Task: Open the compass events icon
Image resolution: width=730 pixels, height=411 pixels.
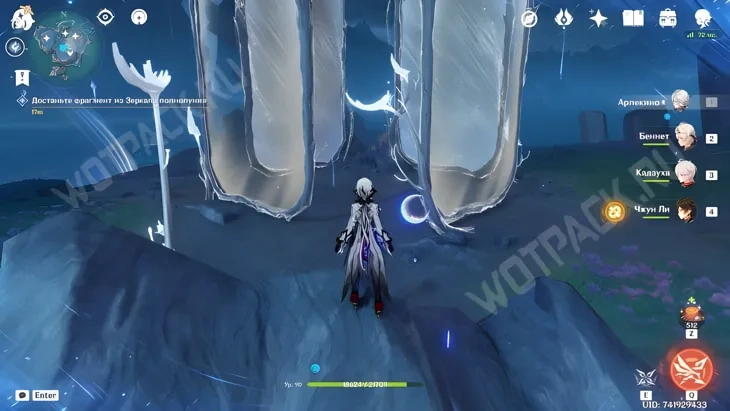Action: click(529, 18)
